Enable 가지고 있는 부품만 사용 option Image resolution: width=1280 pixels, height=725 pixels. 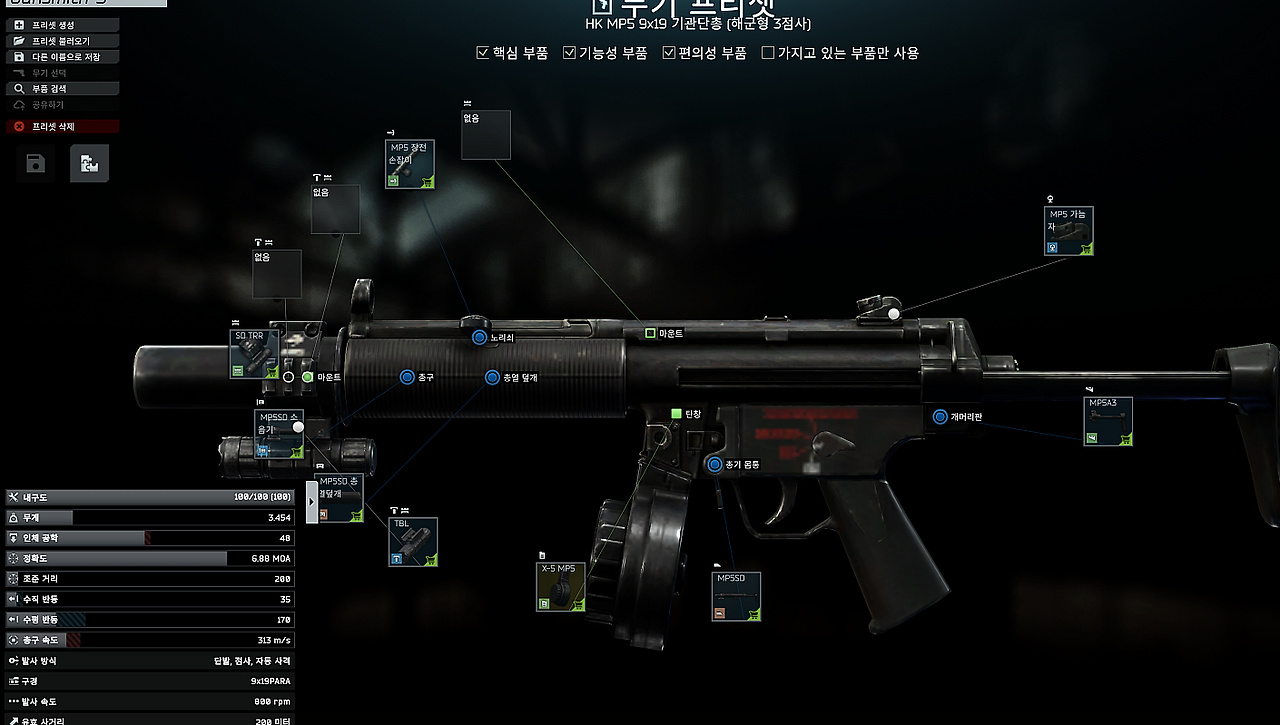tap(770, 53)
